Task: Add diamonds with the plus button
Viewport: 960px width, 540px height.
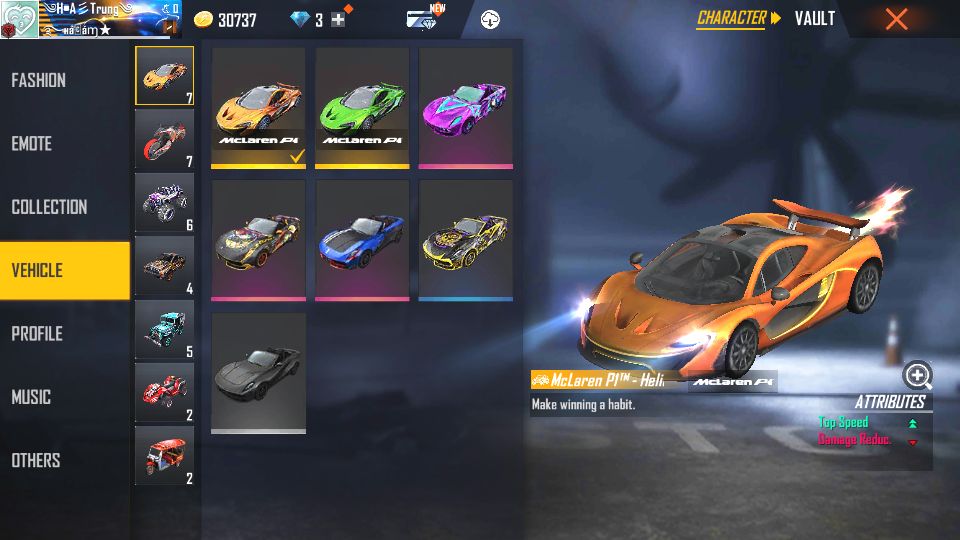Action: pyautogui.click(x=338, y=20)
